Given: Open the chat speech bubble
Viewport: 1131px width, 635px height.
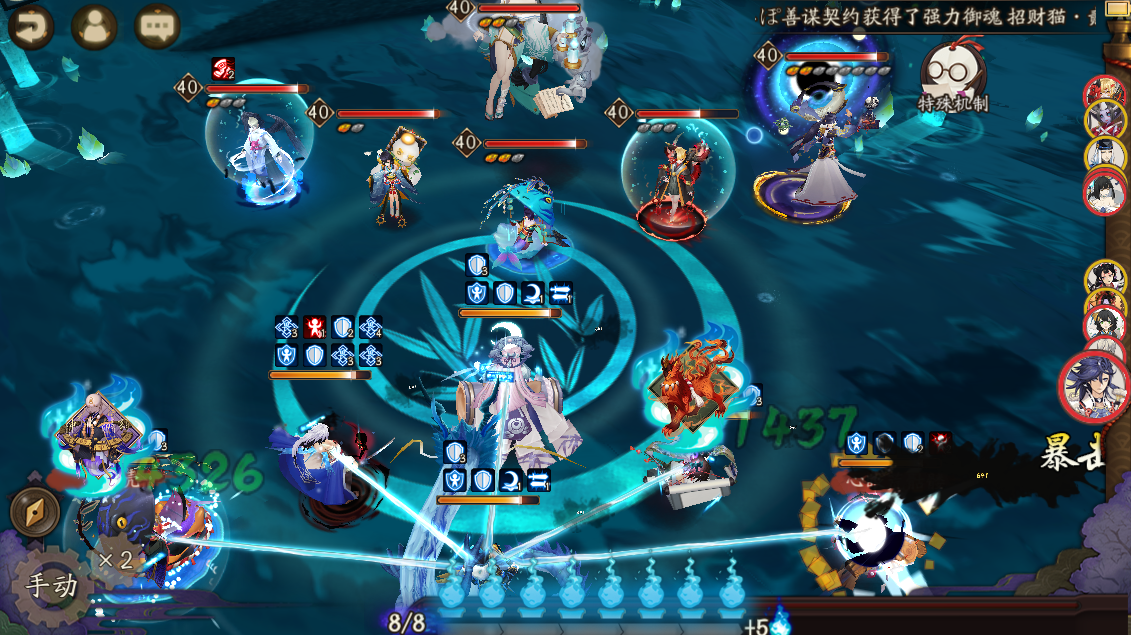Looking at the screenshot, I should pos(157,27).
